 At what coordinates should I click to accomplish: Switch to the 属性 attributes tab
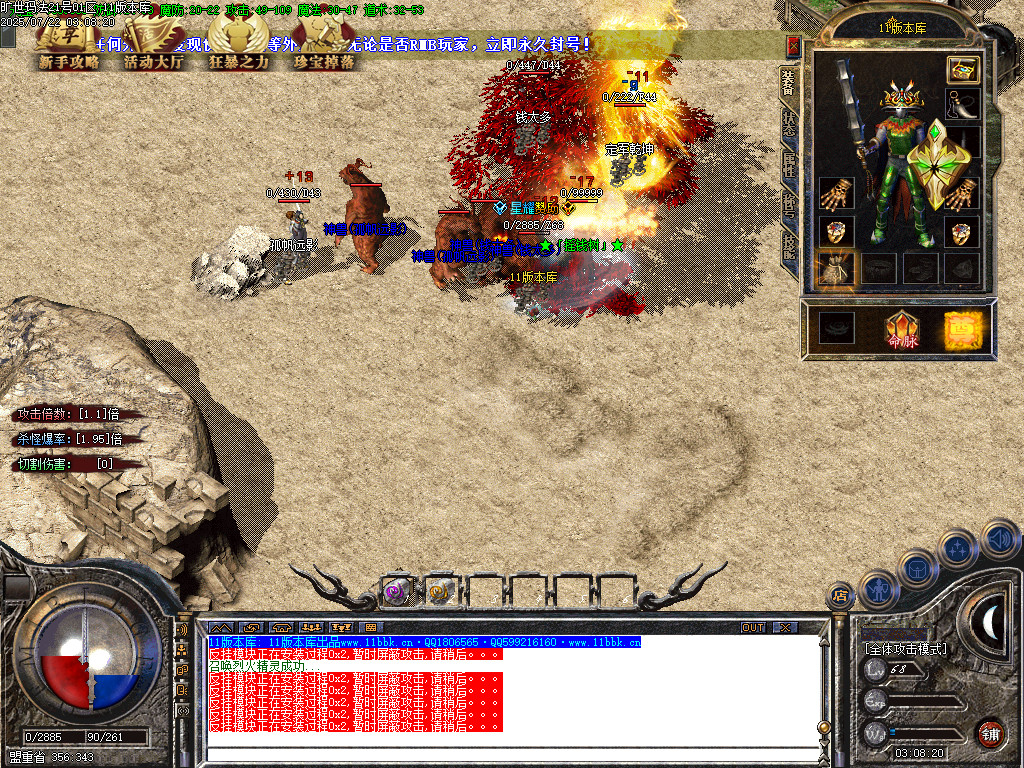pos(789,165)
